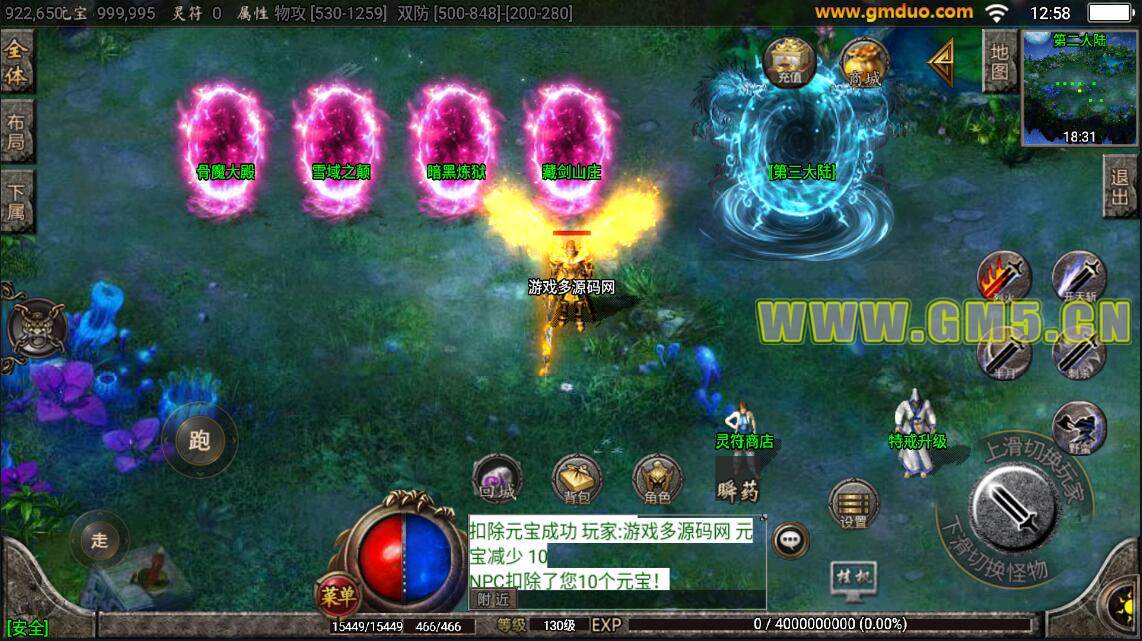Screen dimensions: 1142x641
Task: Tap the 退出 exit button
Action: 1122,187
